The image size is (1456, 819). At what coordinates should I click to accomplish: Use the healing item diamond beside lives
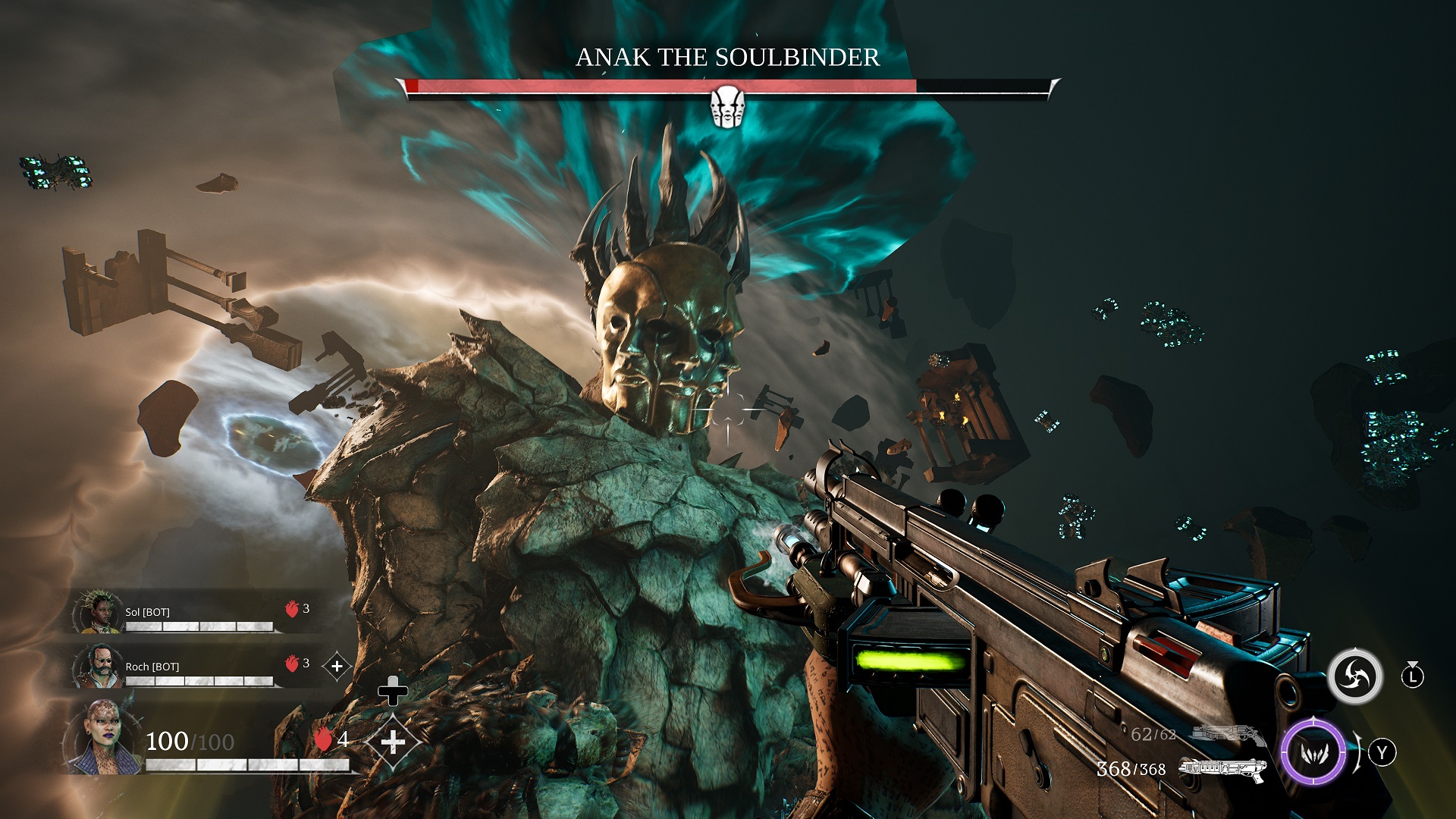(x=393, y=742)
